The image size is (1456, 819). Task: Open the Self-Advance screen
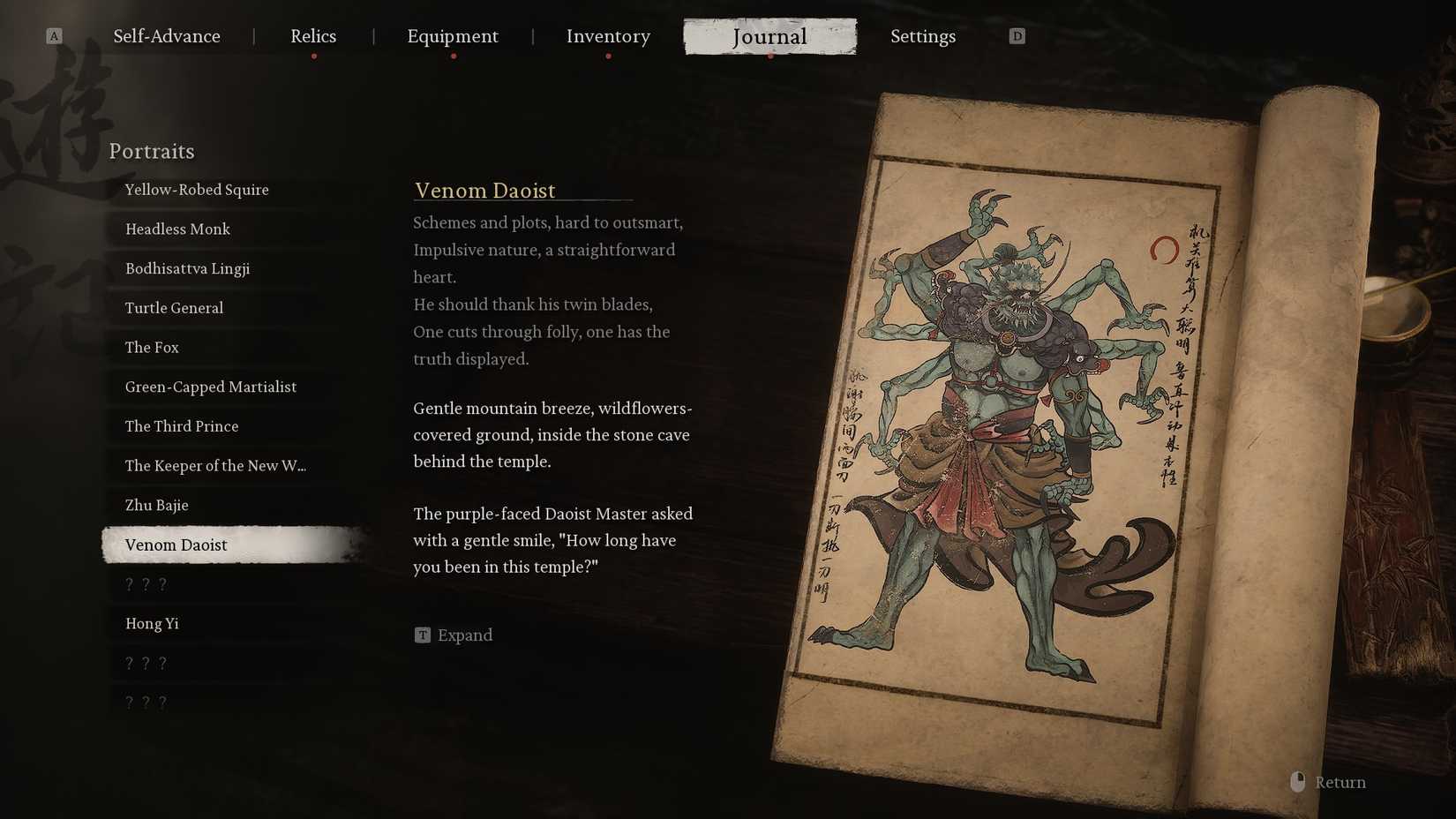pyautogui.click(x=166, y=36)
